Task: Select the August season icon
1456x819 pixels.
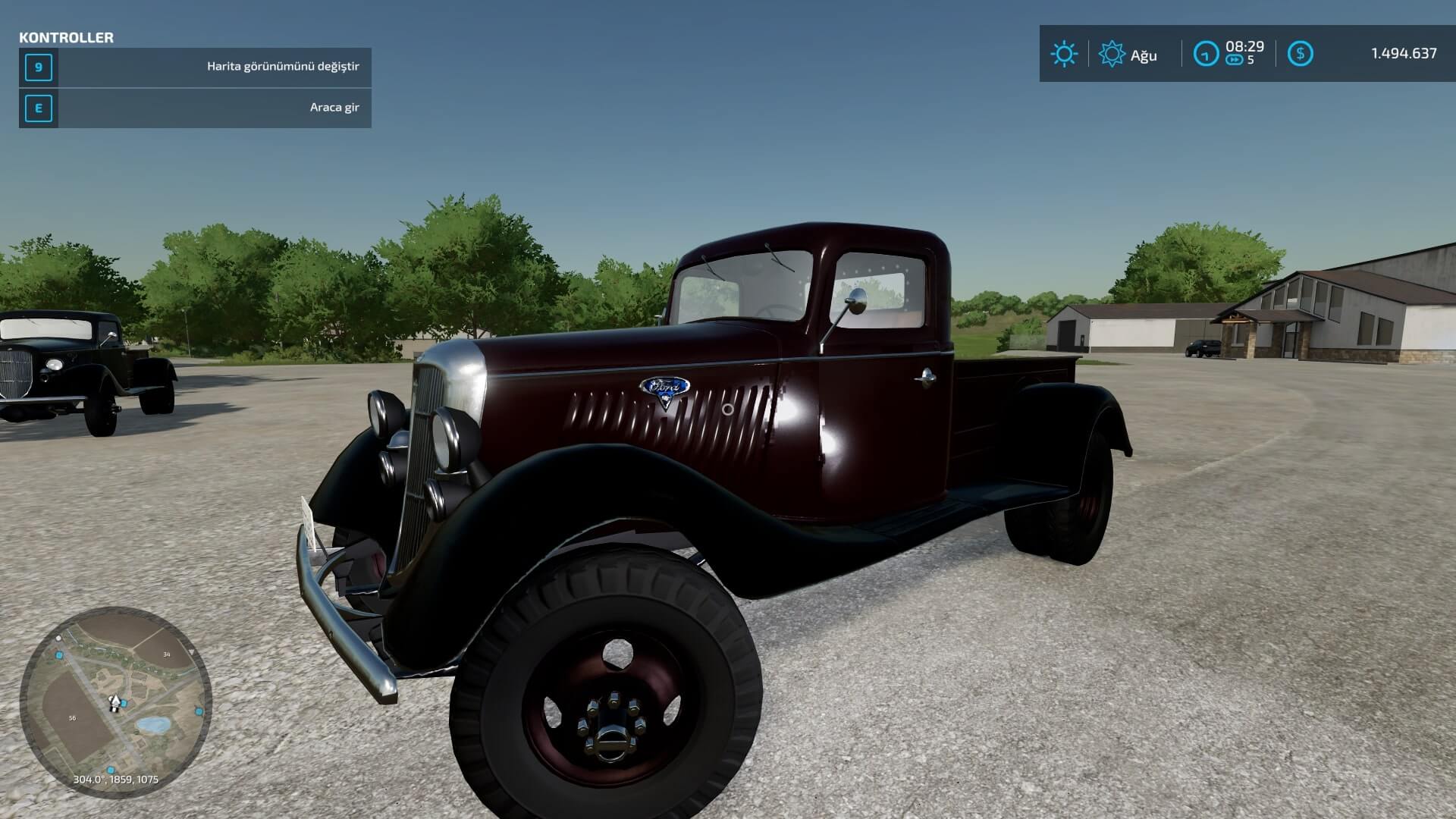Action: pyautogui.click(x=1112, y=54)
